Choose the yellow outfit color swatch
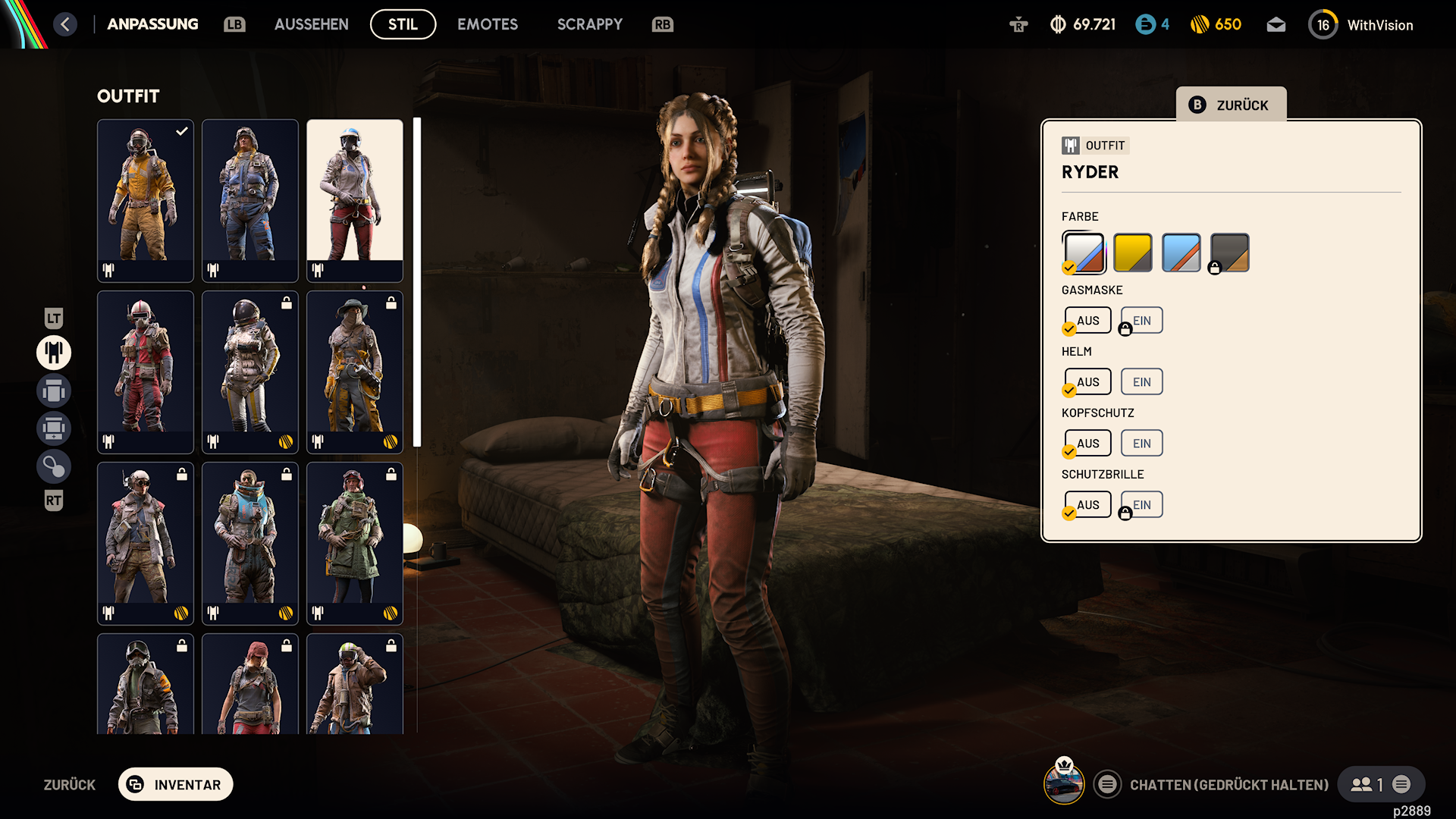1456x819 pixels. coord(1132,253)
